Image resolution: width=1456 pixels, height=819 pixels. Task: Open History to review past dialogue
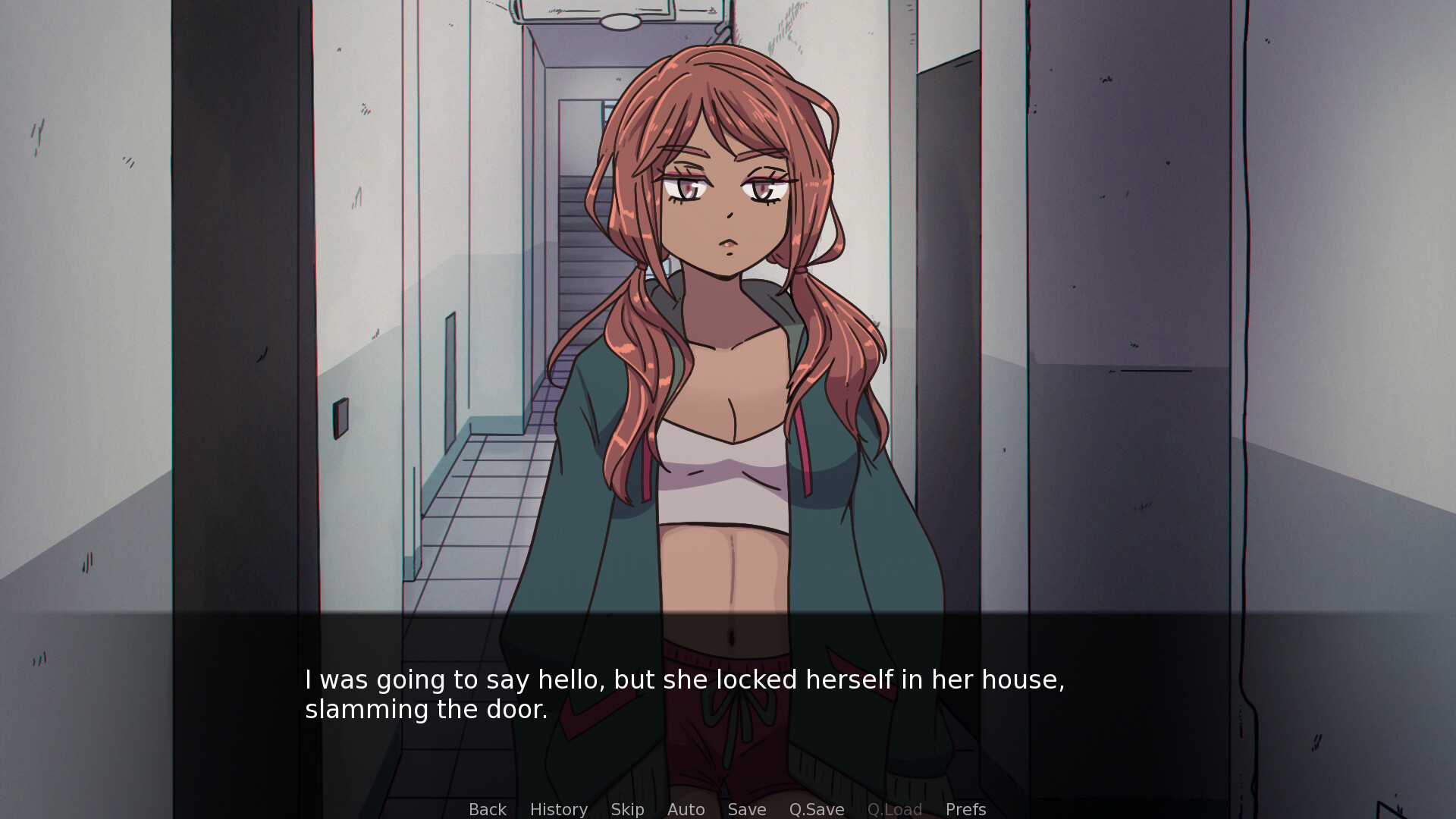click(558, 809)
